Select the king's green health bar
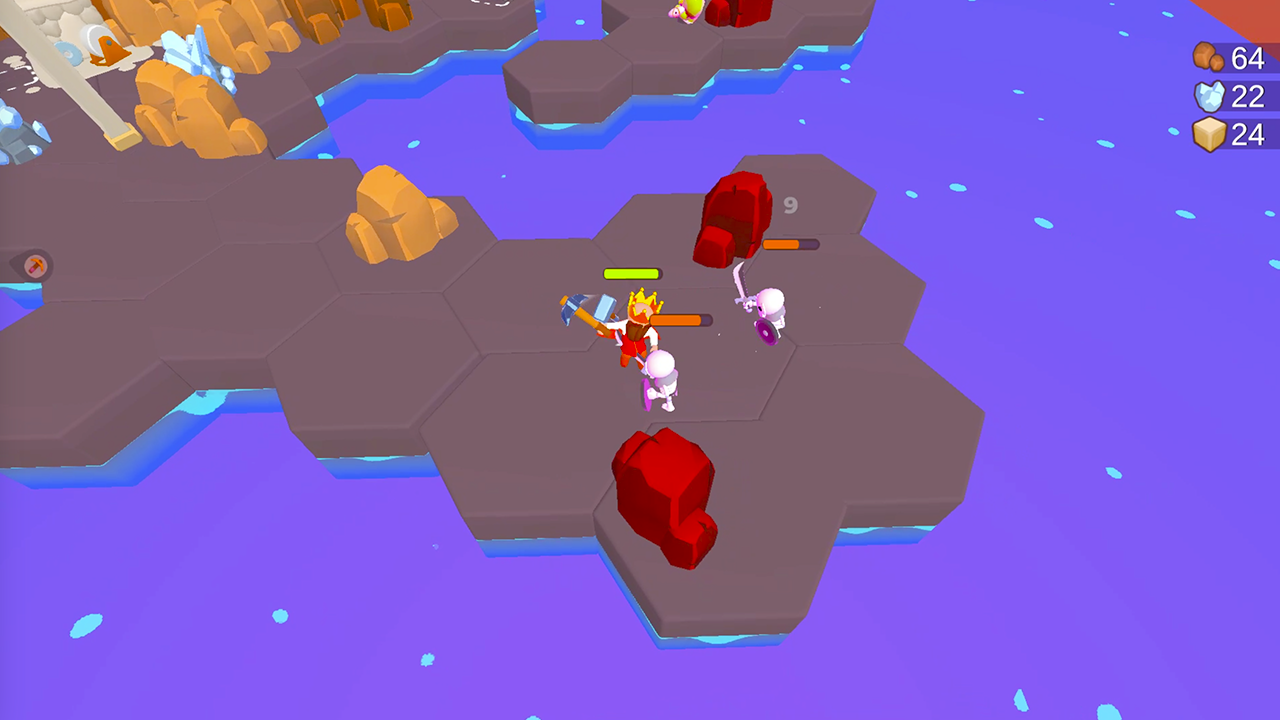Image resolution: width=1280 pixels, height=720 pixels. click(632, 272)
